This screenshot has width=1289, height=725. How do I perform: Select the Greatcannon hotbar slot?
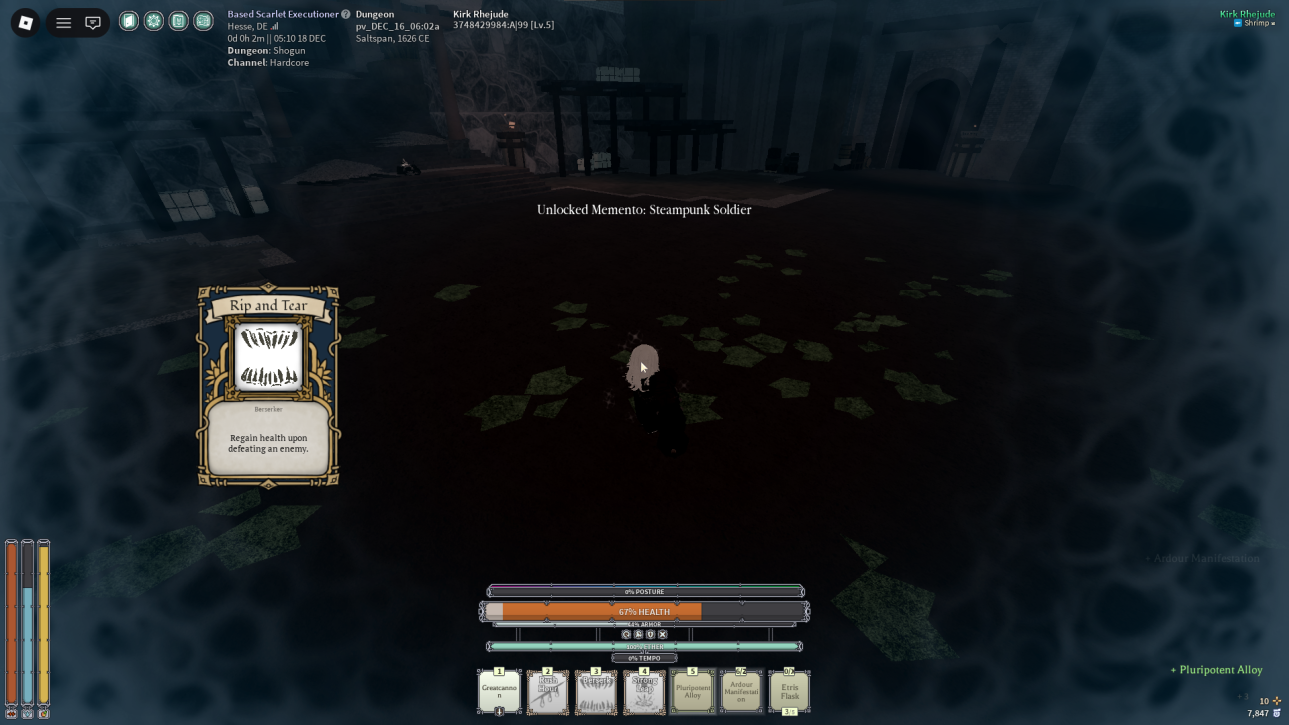pyautogui.click(x=499, y=692)
